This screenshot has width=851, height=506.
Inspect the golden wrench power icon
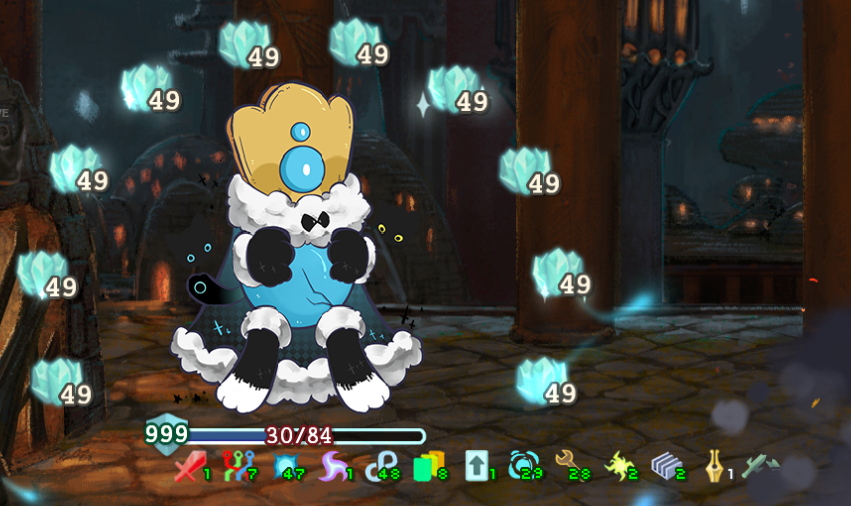(x=570, y=464)
